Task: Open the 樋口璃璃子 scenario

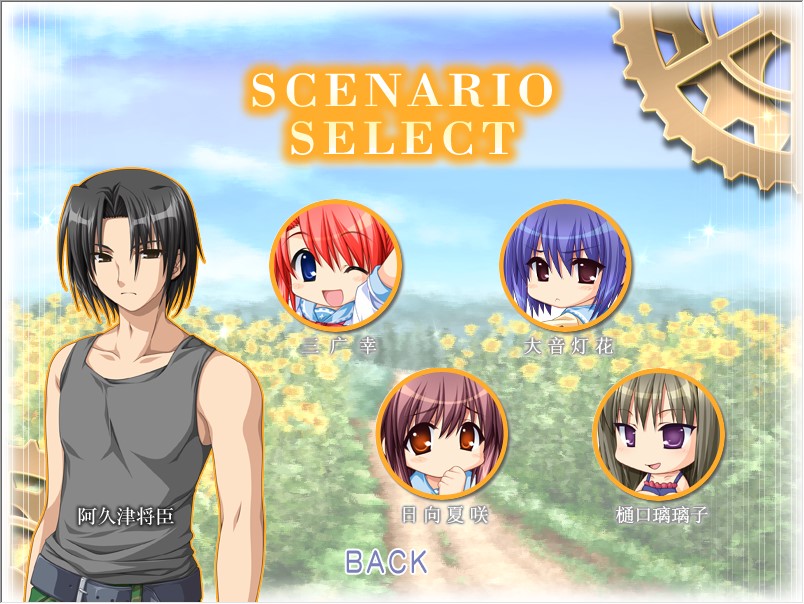Action: point(659,435)
